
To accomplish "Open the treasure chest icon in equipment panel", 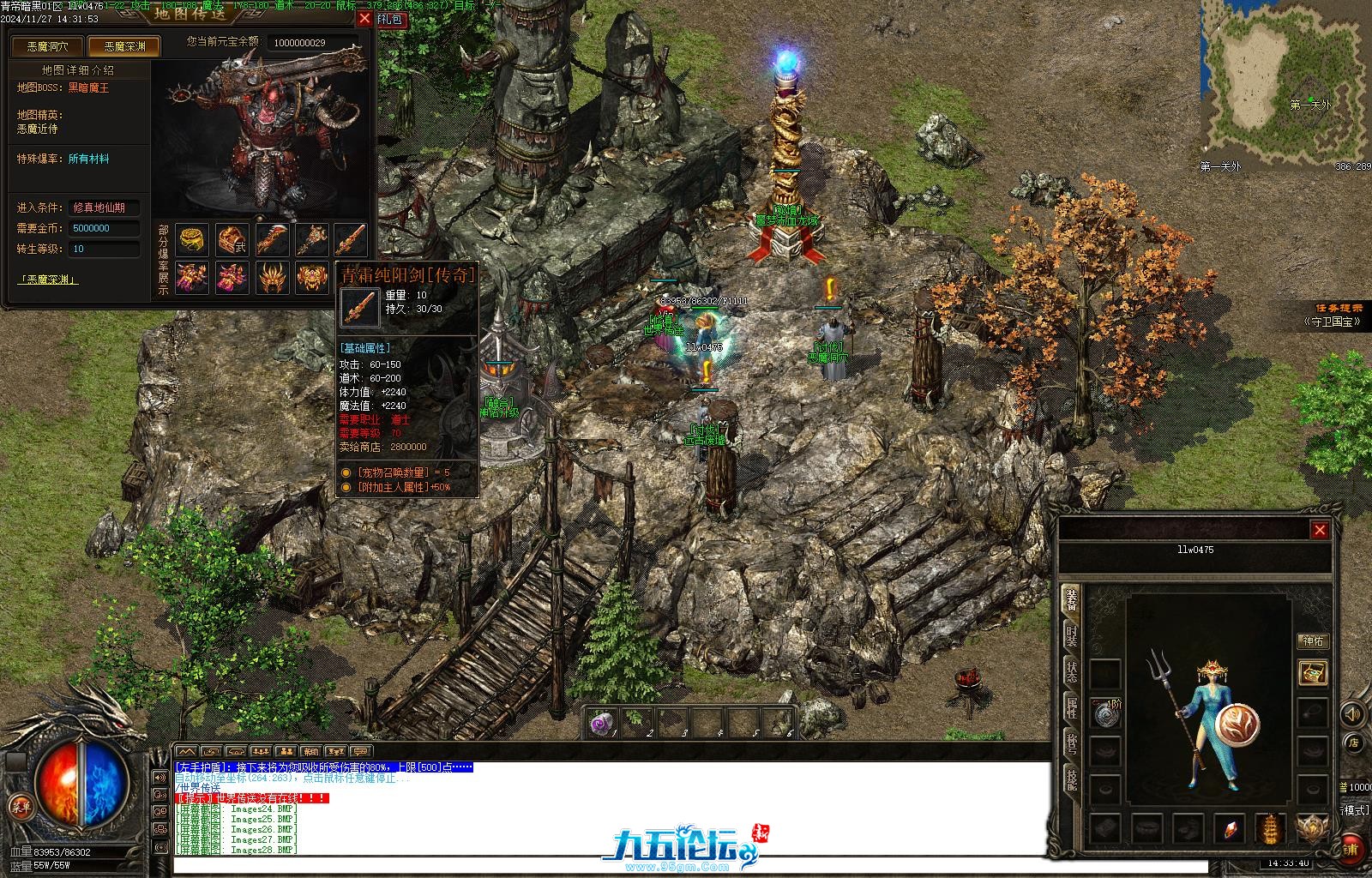I will [x=1312, y=672].
